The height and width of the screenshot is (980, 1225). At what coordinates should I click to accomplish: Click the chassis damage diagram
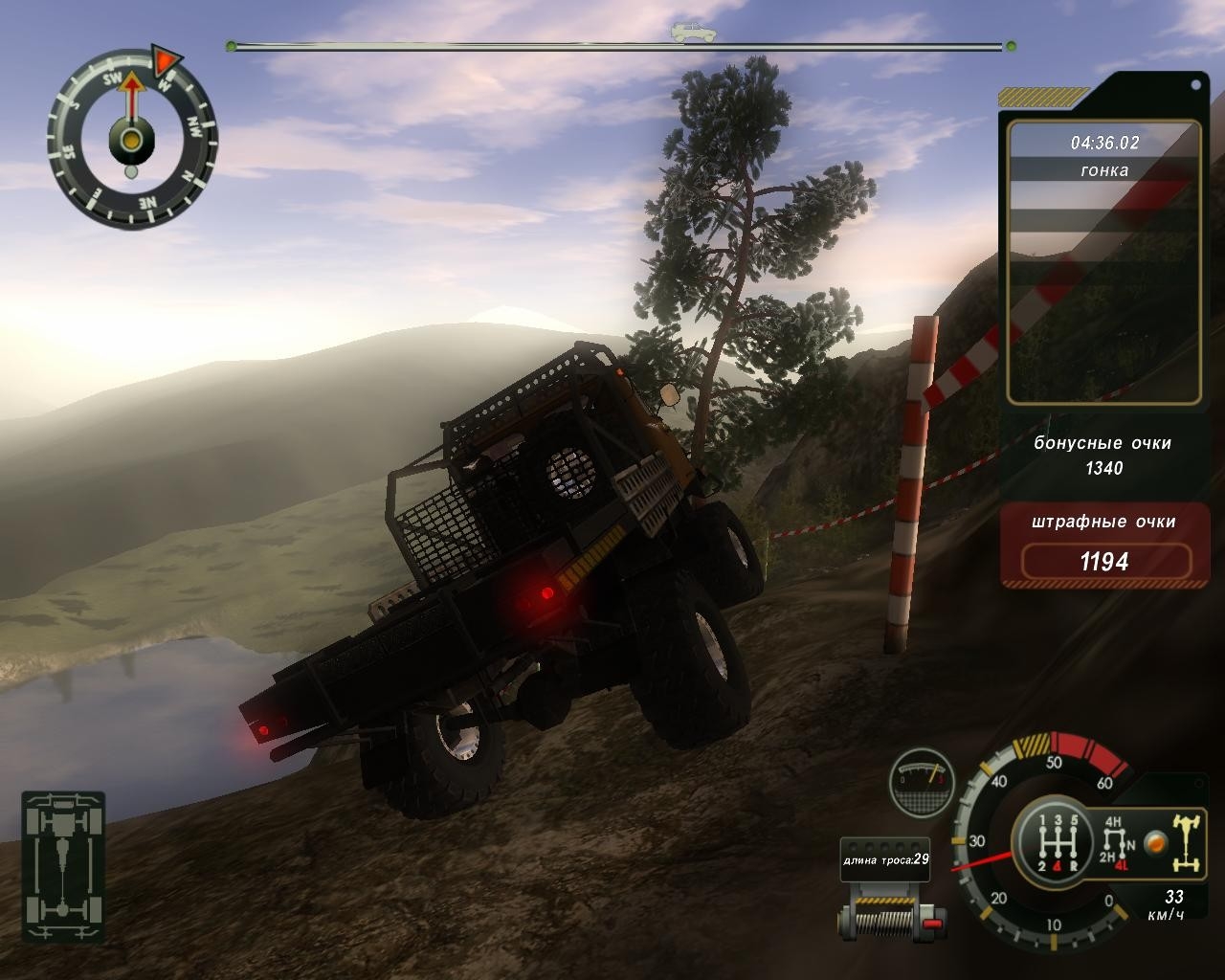(x=64, y=867)
